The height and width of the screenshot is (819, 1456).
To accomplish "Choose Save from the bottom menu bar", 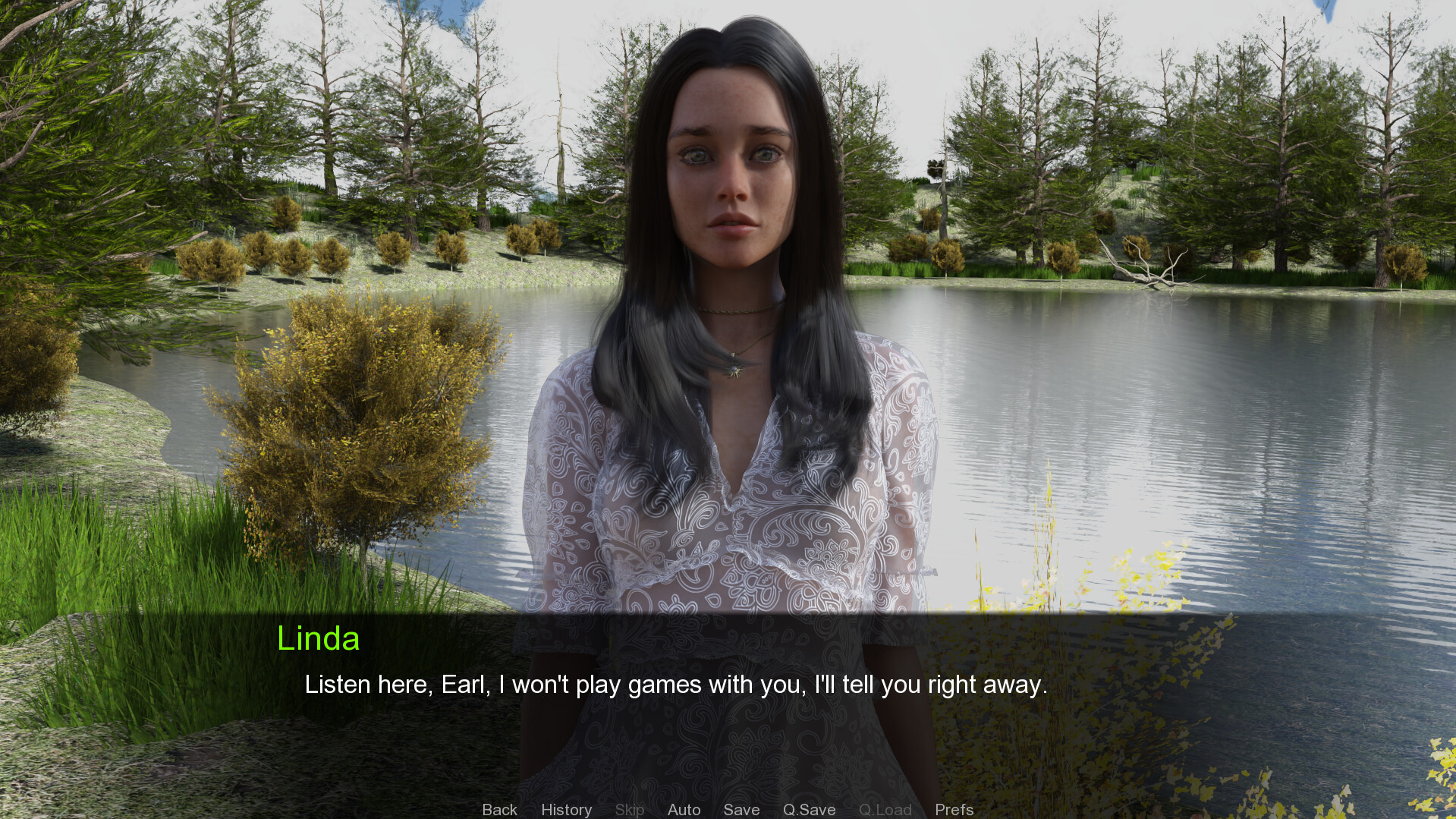I will (741, 809).
